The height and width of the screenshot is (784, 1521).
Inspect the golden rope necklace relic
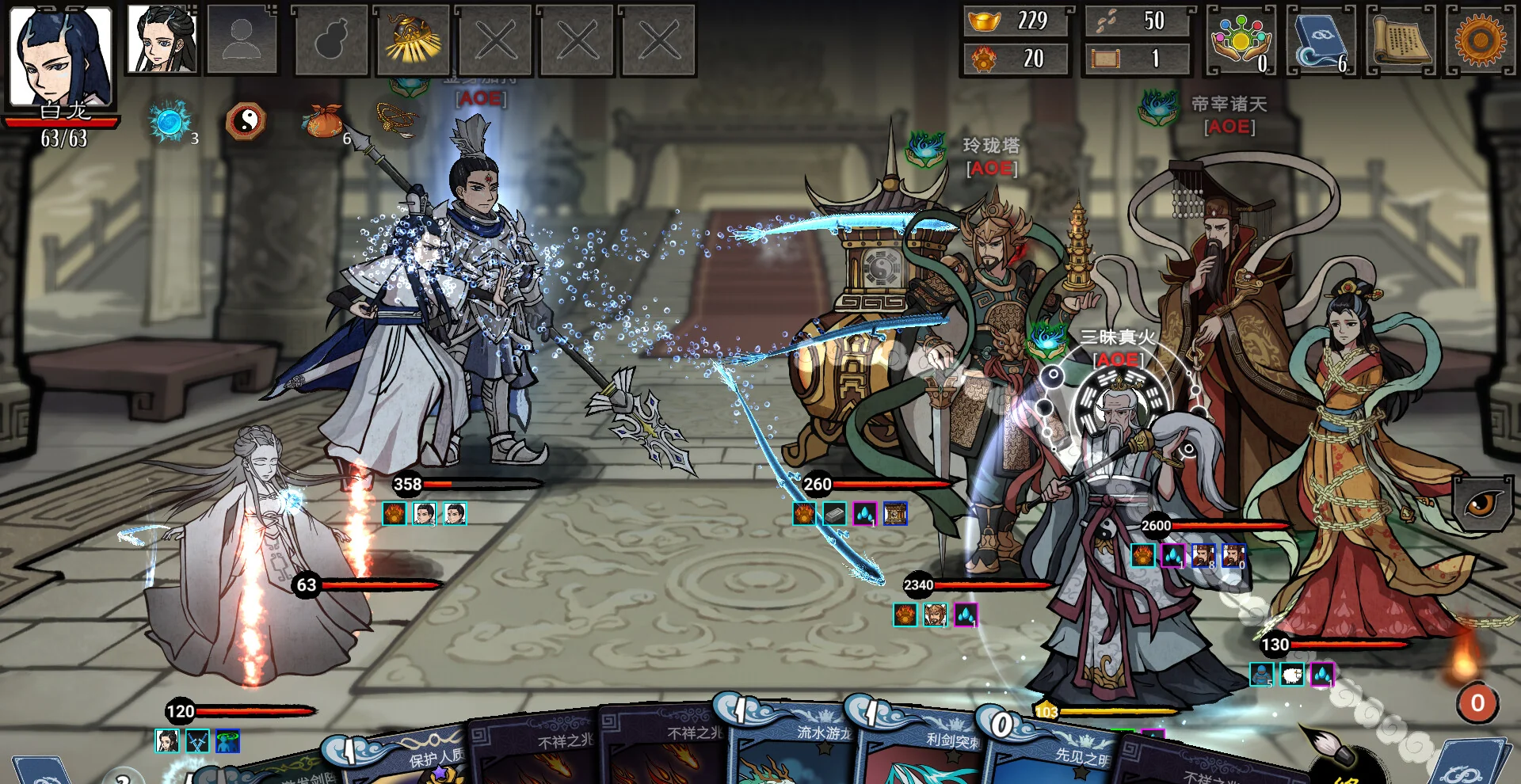click(x=396, y=119)
